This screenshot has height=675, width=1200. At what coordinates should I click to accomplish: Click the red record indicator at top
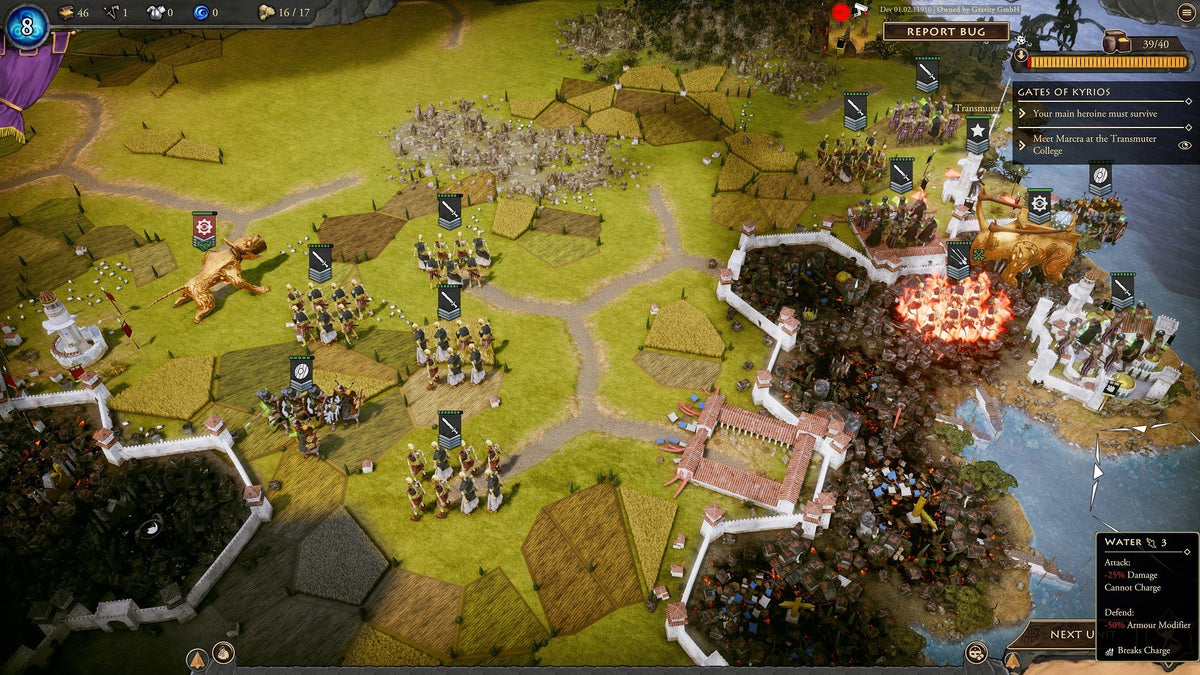pyautogui.click(x=841, y=12)
